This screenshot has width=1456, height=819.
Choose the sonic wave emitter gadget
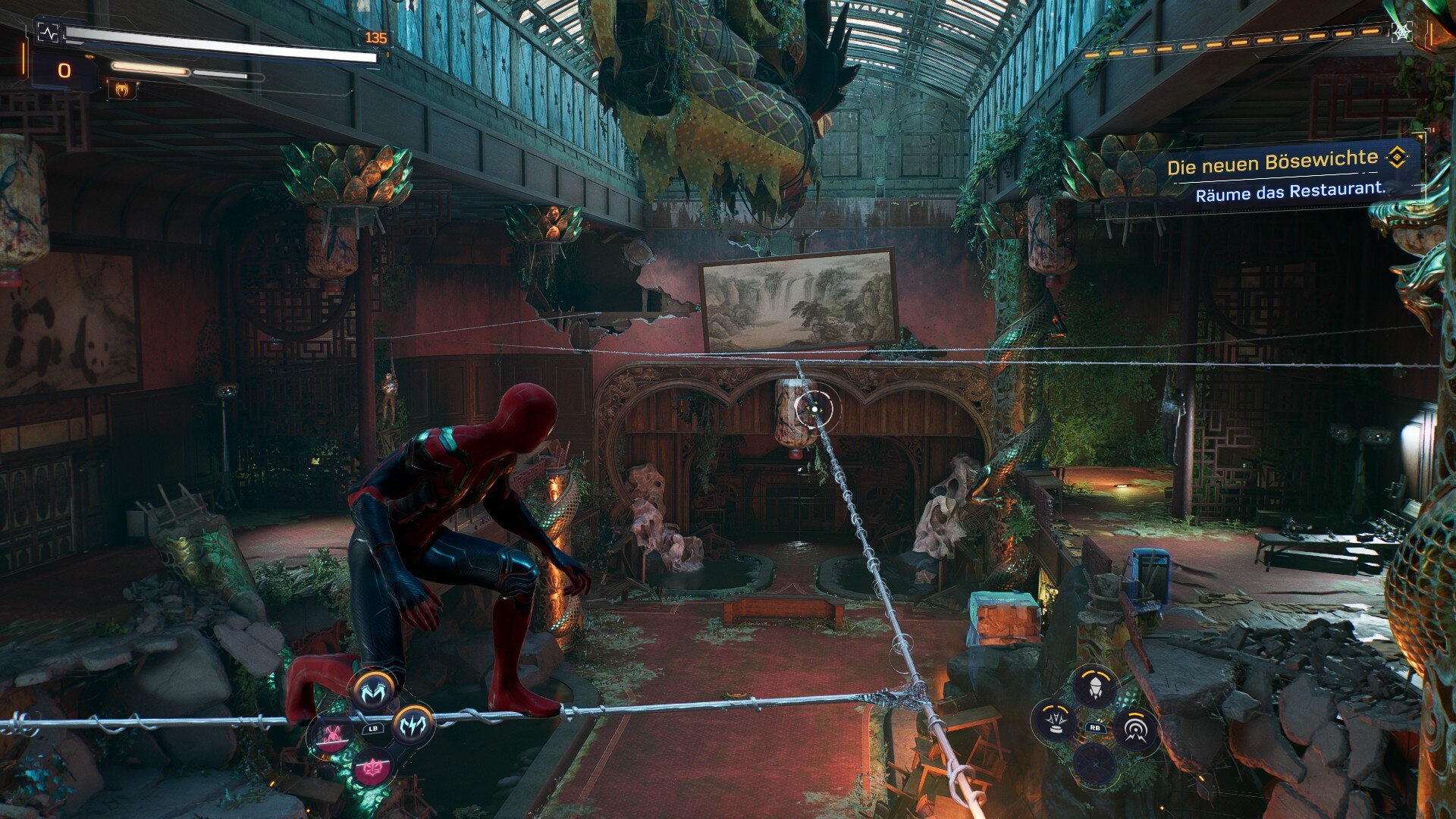pyautogui.click(x=1134, y=730)
